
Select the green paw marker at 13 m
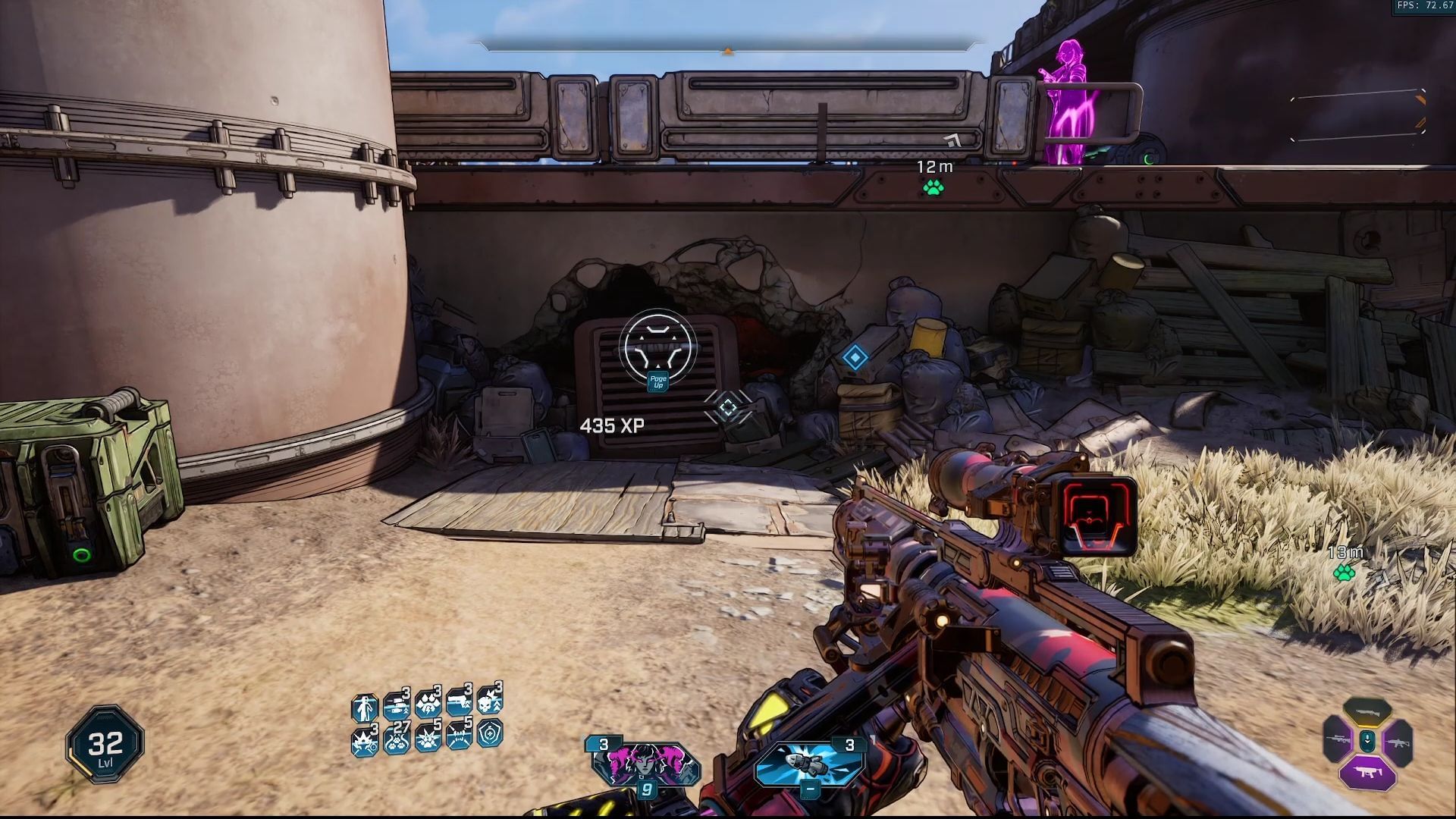coord(1345,573)
